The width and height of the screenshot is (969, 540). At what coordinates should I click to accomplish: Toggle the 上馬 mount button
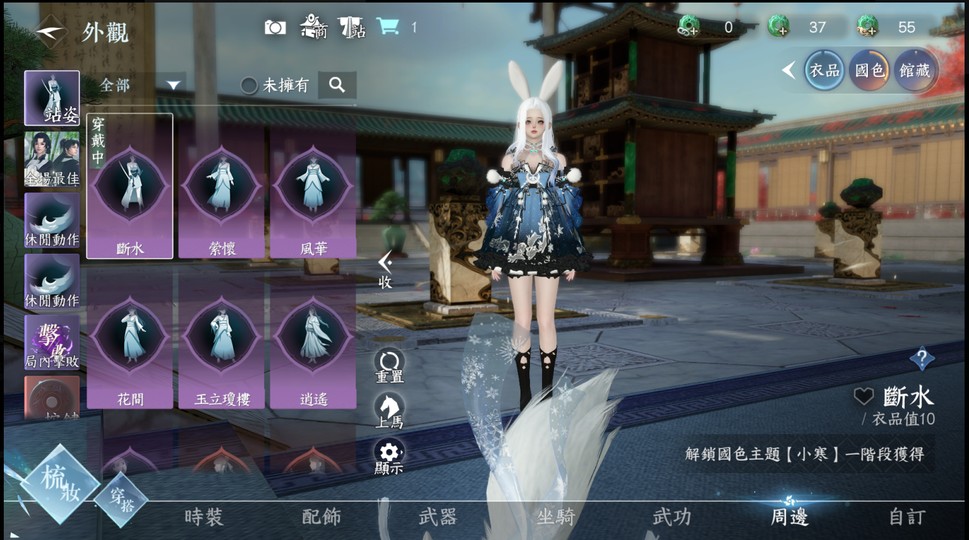(x=389, y=410)
